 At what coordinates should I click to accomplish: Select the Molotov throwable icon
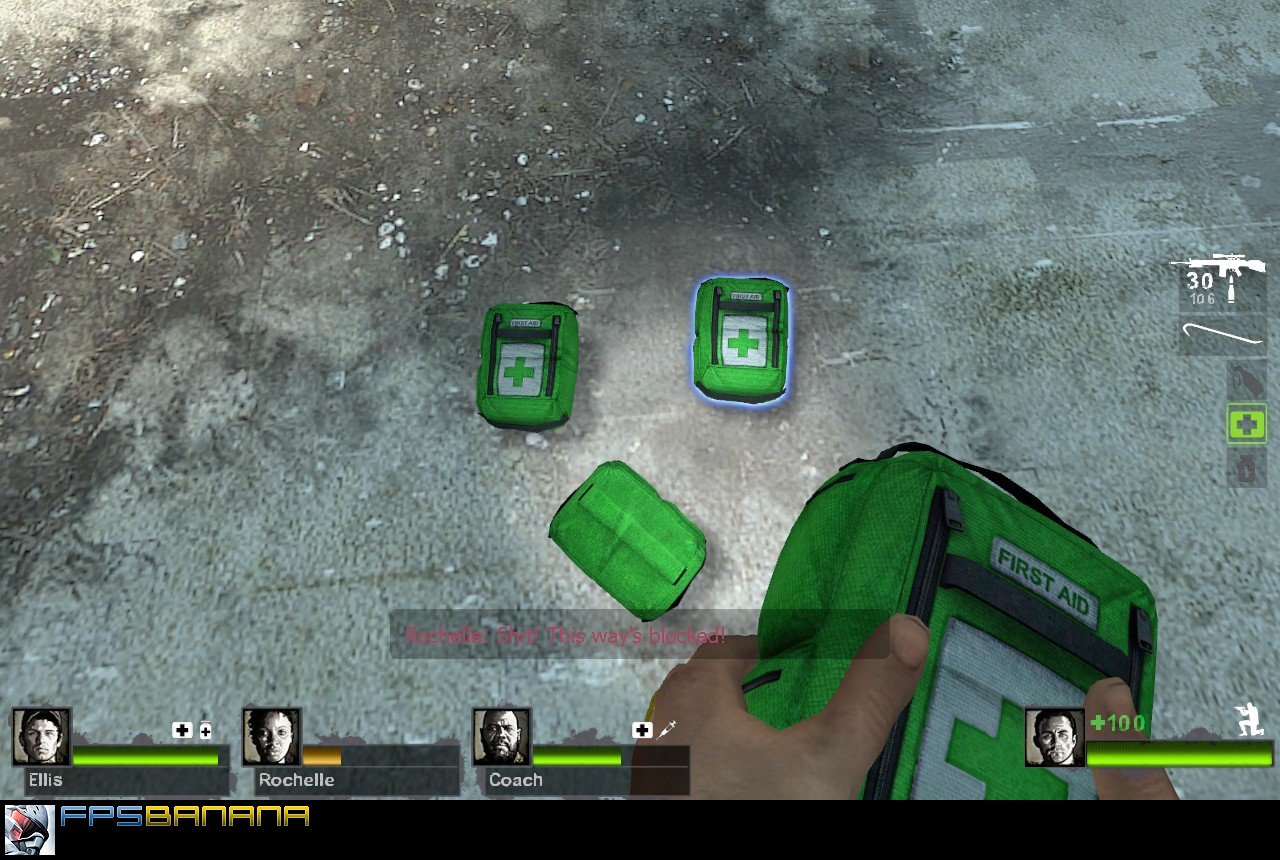point(1245,380)
